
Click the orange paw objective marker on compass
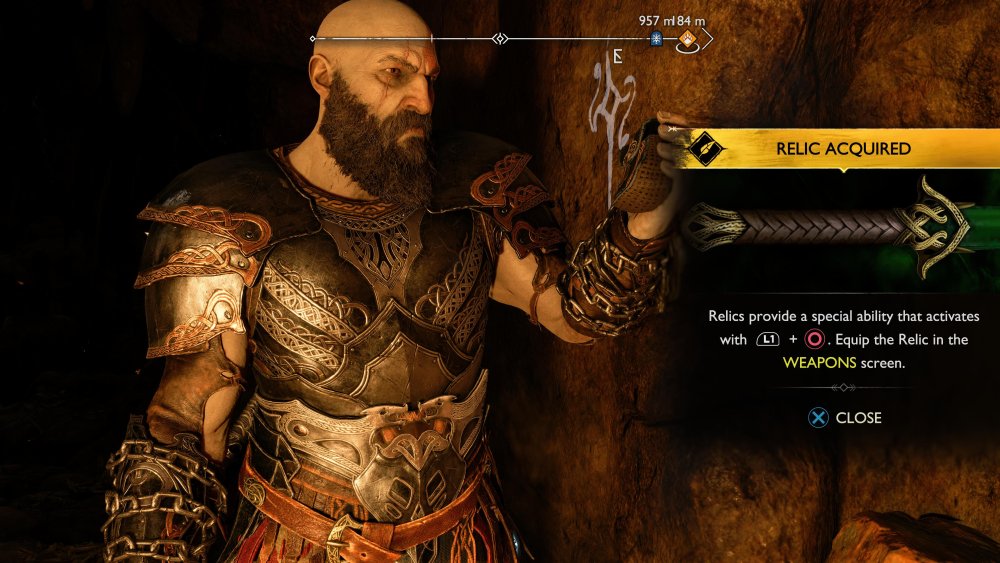pos(689,40)
